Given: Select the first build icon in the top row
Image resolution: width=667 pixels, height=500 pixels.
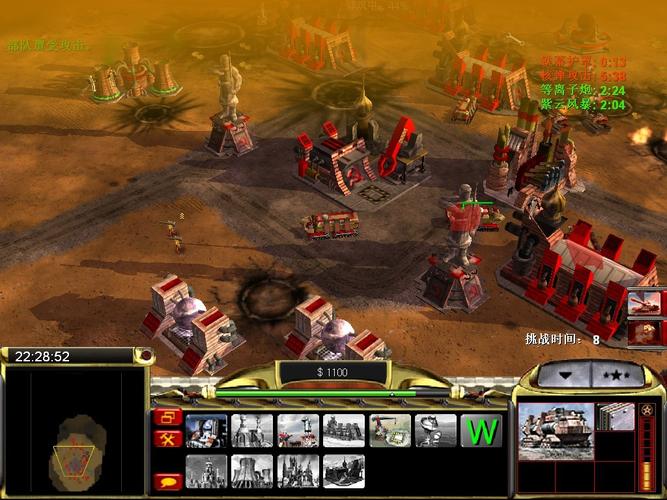Looking at the screenshot, I should pyautogui.click(x=206, y=430).
